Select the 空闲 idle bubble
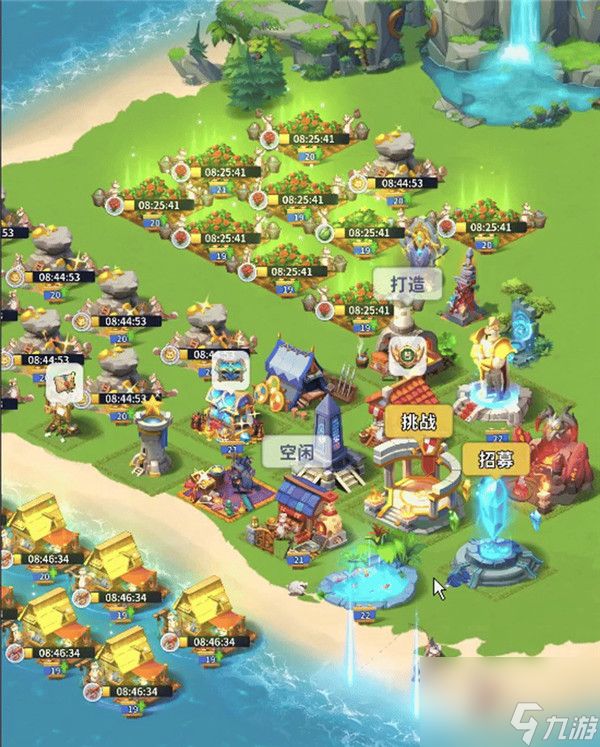 [x=288, y=451]
